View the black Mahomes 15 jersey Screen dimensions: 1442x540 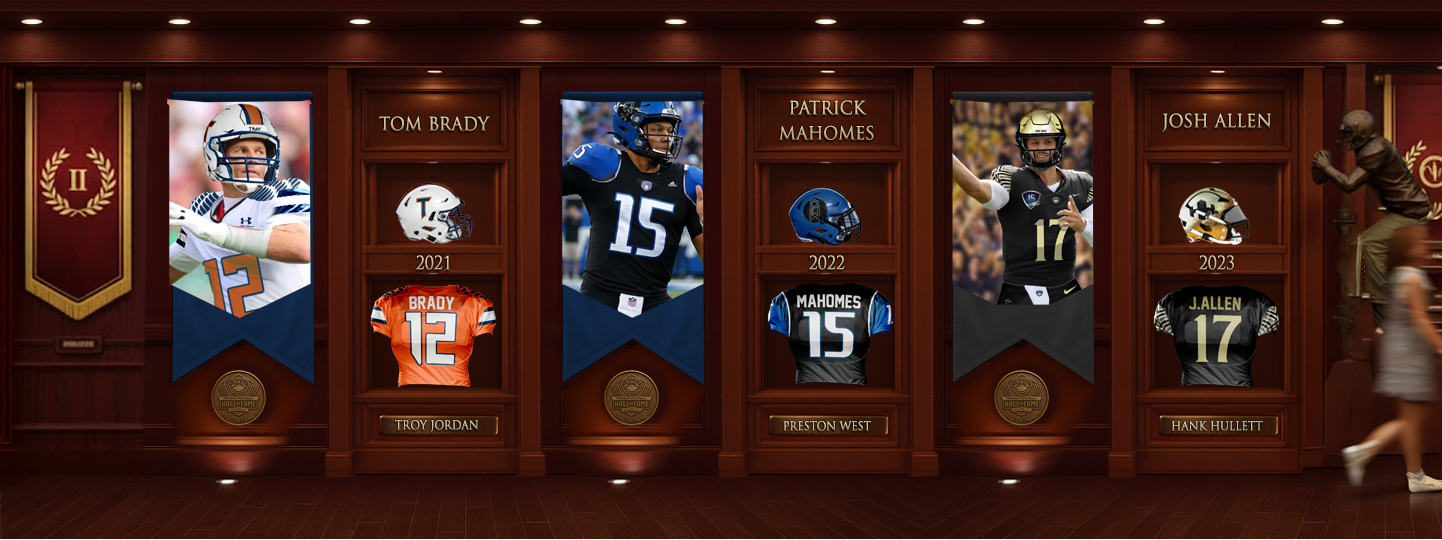click(829, 334)
